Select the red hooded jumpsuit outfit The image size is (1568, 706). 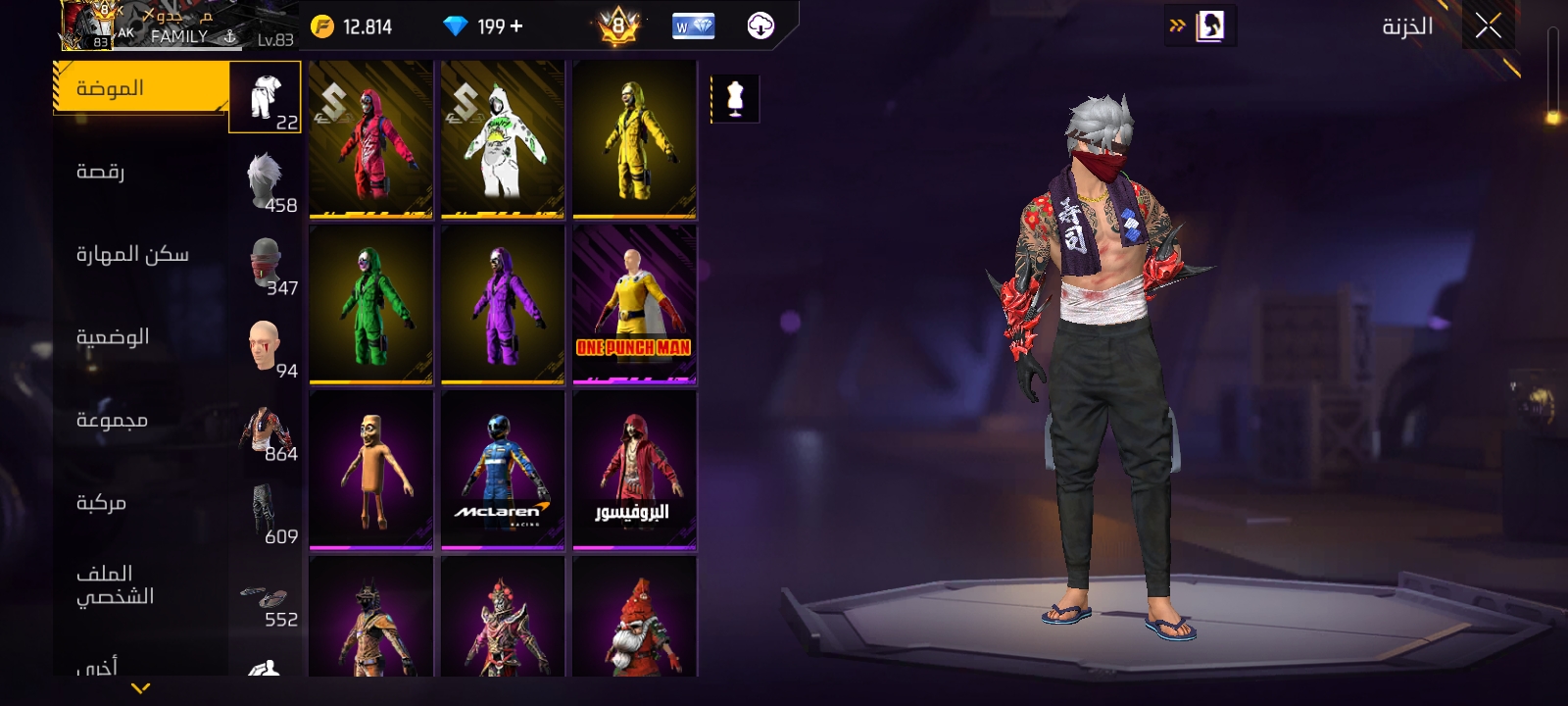370,138
